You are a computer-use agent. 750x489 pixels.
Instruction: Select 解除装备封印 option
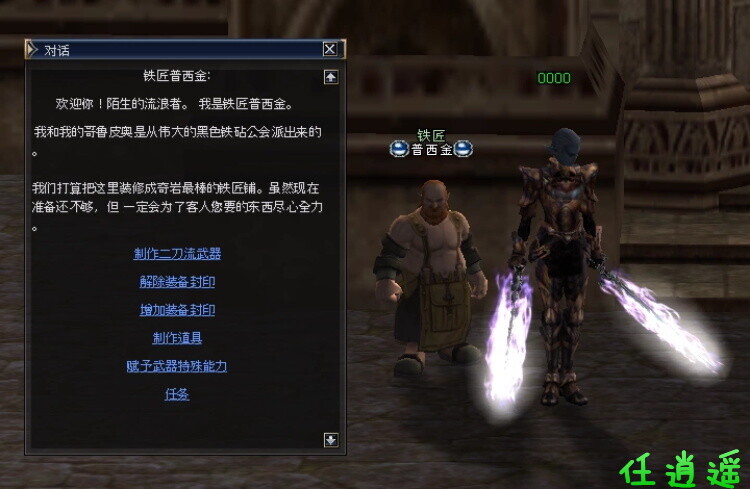click(x=177, y=282)
